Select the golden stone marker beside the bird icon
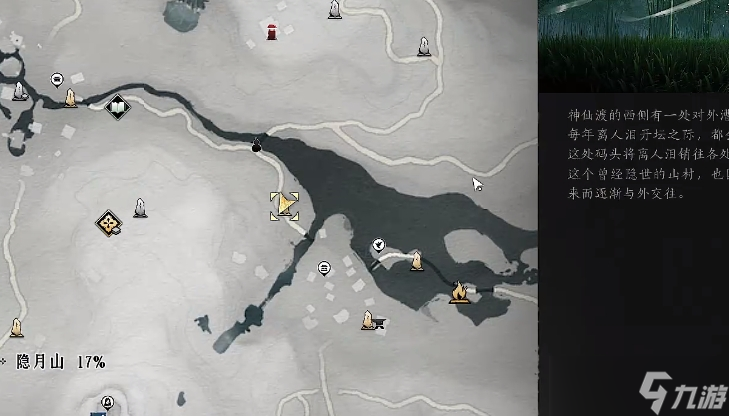The width and height of the screenshot is (729, 416). pyautogui.click(x=415, y=262)
